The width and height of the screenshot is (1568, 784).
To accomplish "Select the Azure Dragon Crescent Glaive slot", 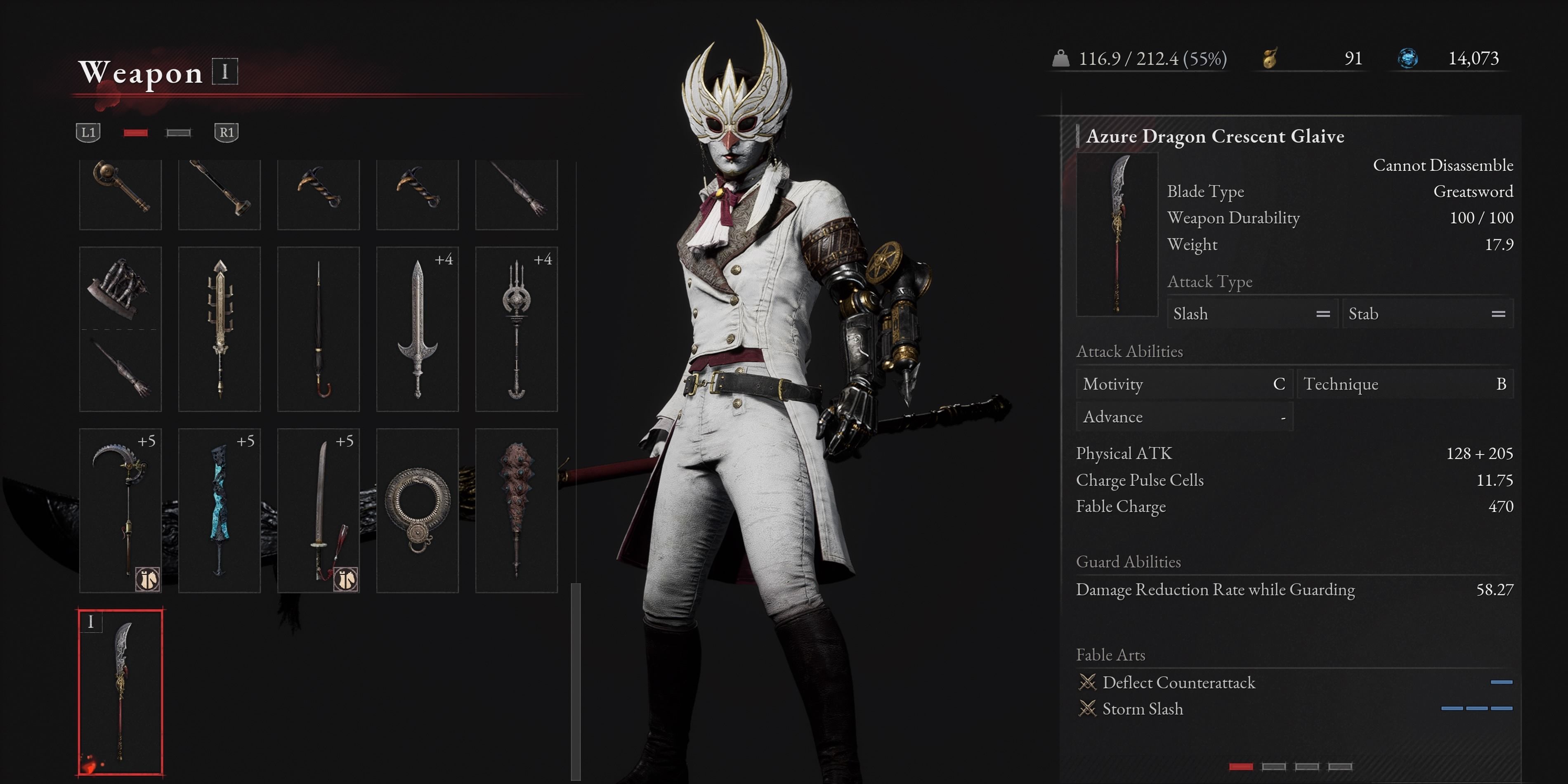I will click(120, 692).
